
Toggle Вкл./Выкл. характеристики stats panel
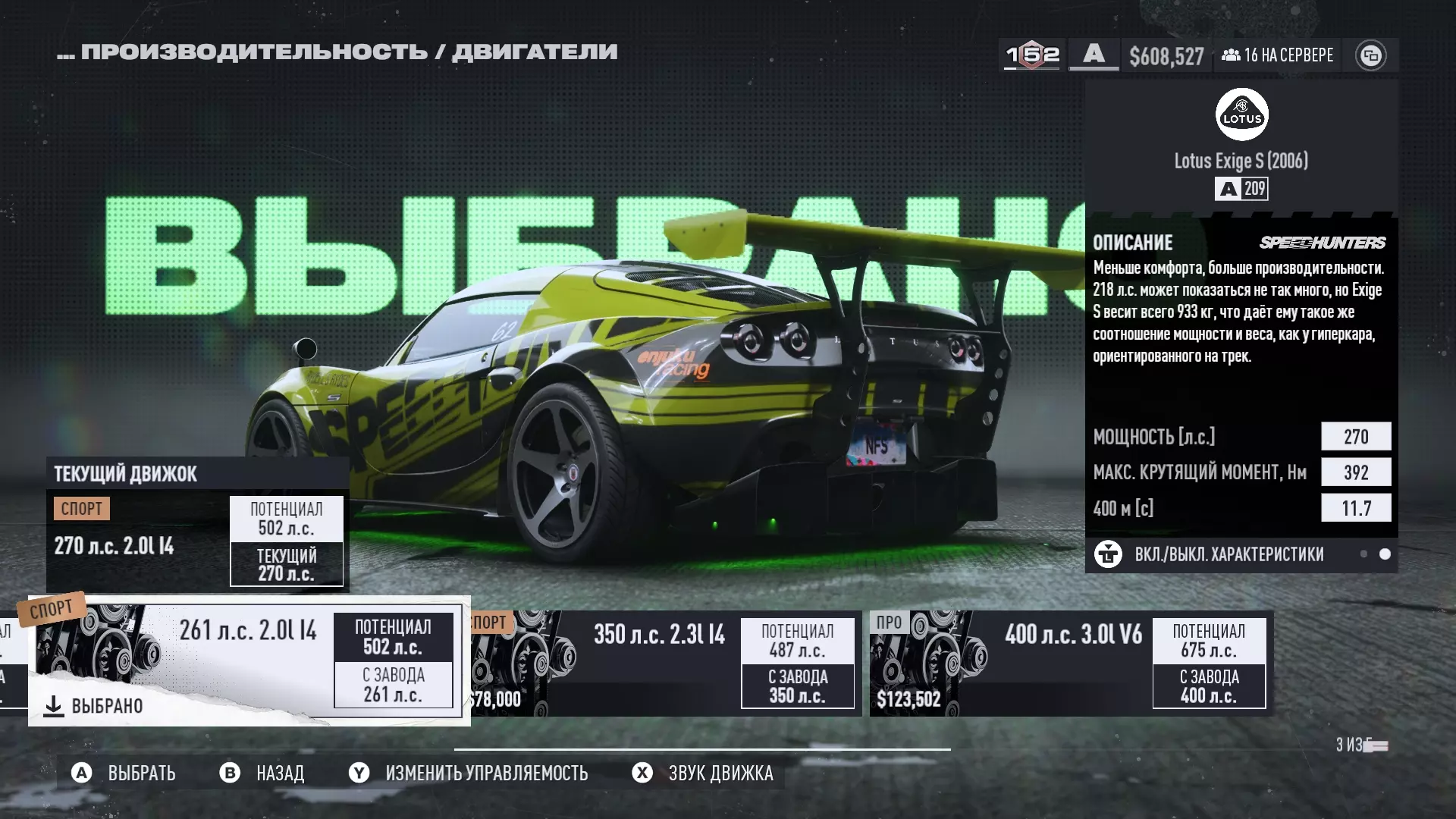click(x=1228, y=554)
